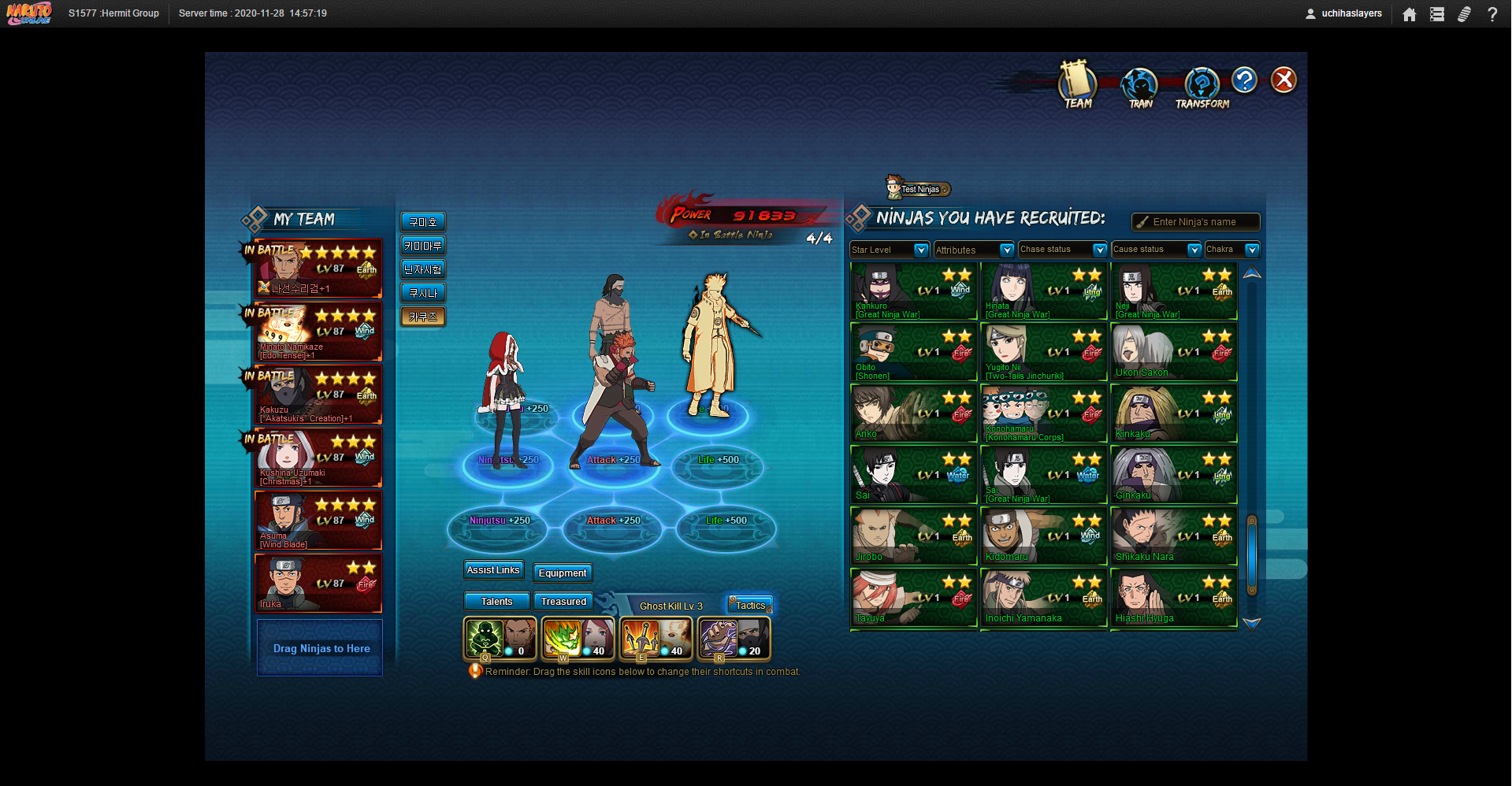Image resolution: width=1512 pixels, height=786 pixels.
Task: Close the ninja team window
Action: coord(1284,80)
